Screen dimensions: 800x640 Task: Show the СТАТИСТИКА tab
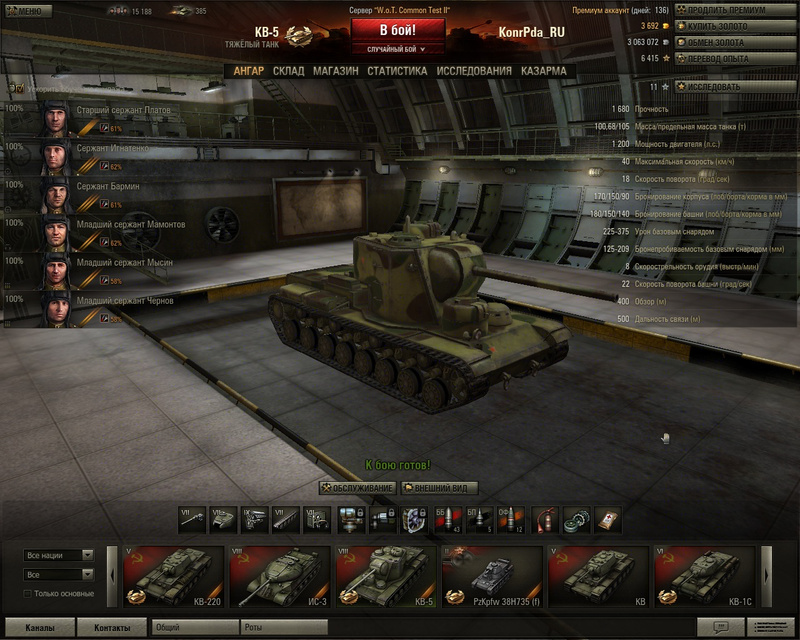point(397,71)
